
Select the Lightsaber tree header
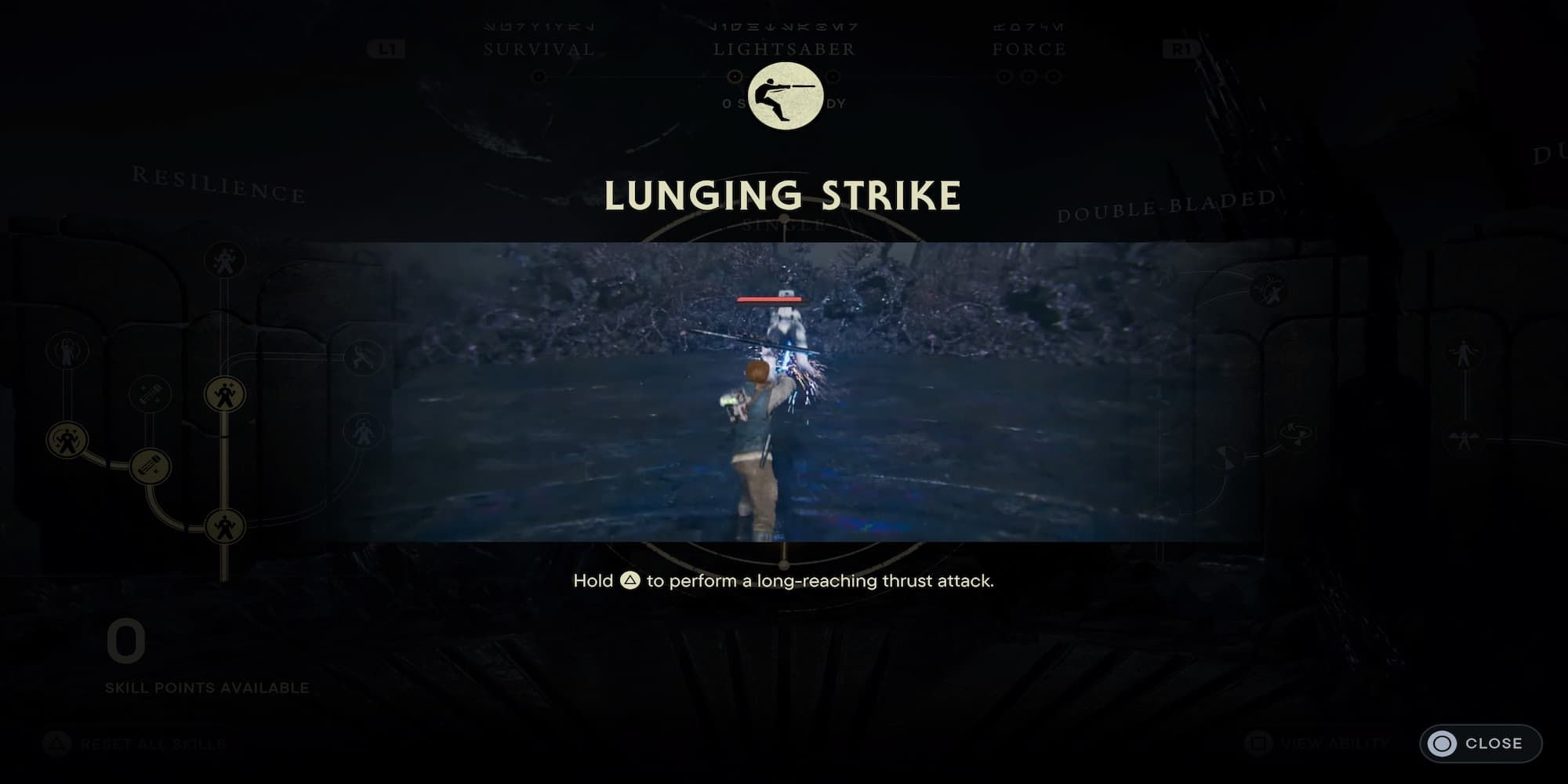[784, 49]
